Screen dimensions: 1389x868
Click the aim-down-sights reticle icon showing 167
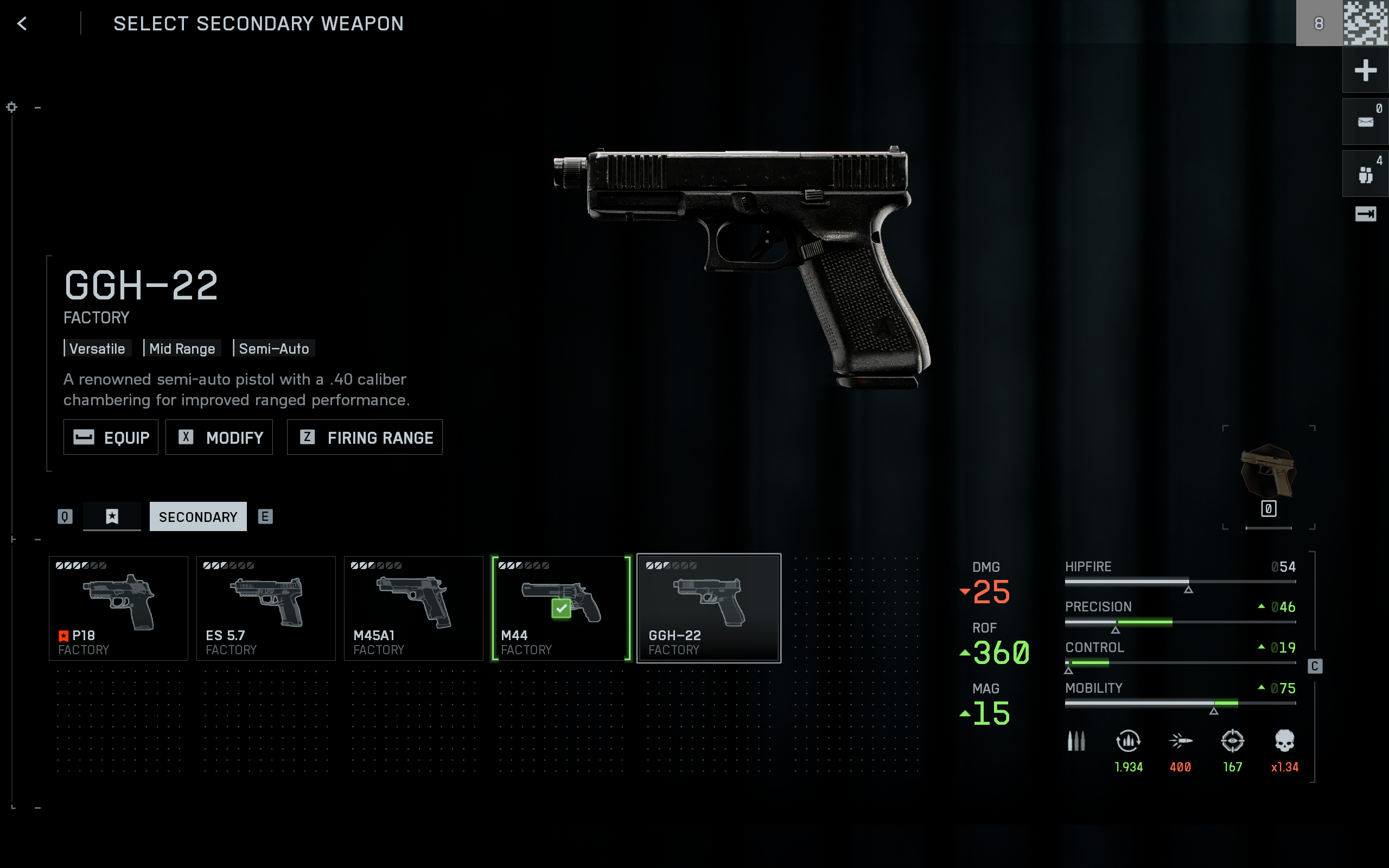tap(1232, 741)
